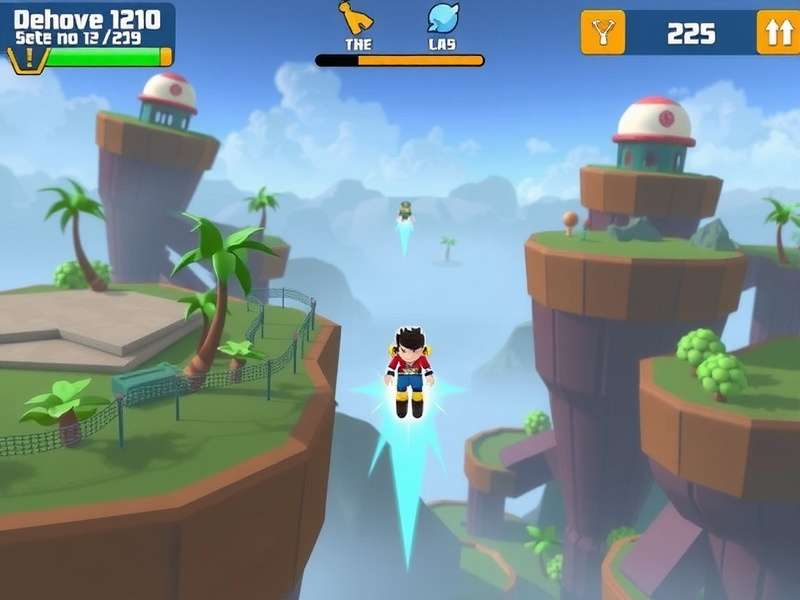Activate the double up-arrow boost button
Image resolution: width=800 pixels, height=600 pixels.
coord(777,32)
